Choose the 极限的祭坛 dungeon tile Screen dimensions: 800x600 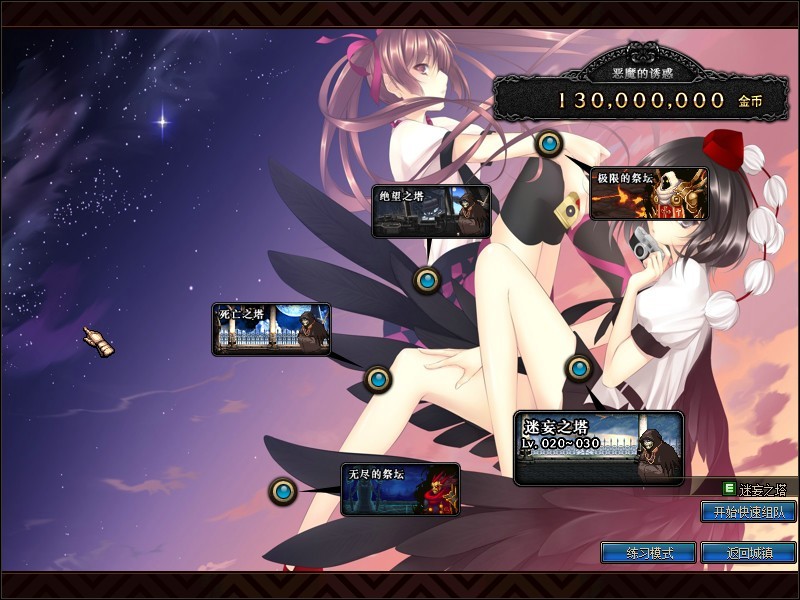pos(649,193)
